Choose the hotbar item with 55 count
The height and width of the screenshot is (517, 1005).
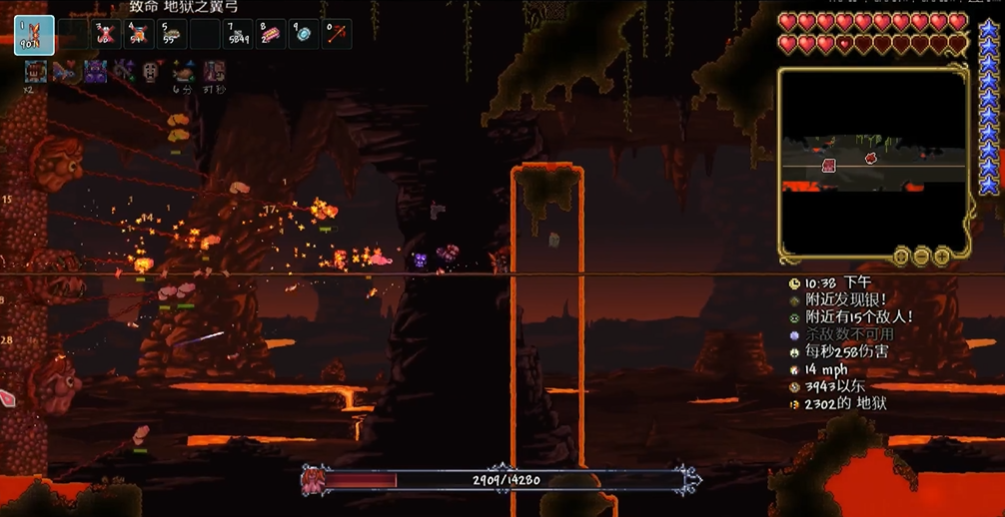point(172,35)
